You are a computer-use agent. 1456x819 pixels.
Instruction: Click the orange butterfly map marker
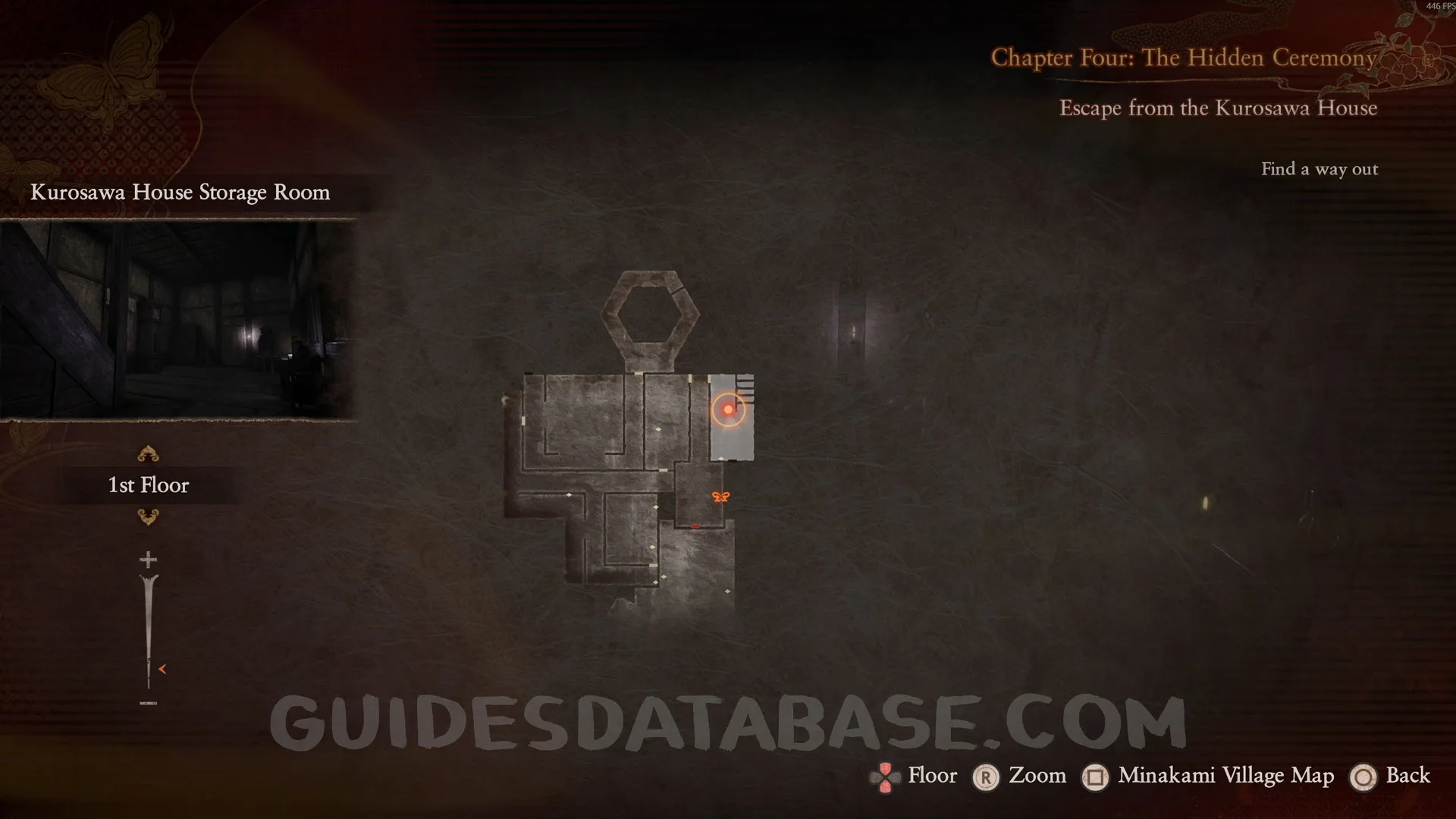tap(720, 497)
